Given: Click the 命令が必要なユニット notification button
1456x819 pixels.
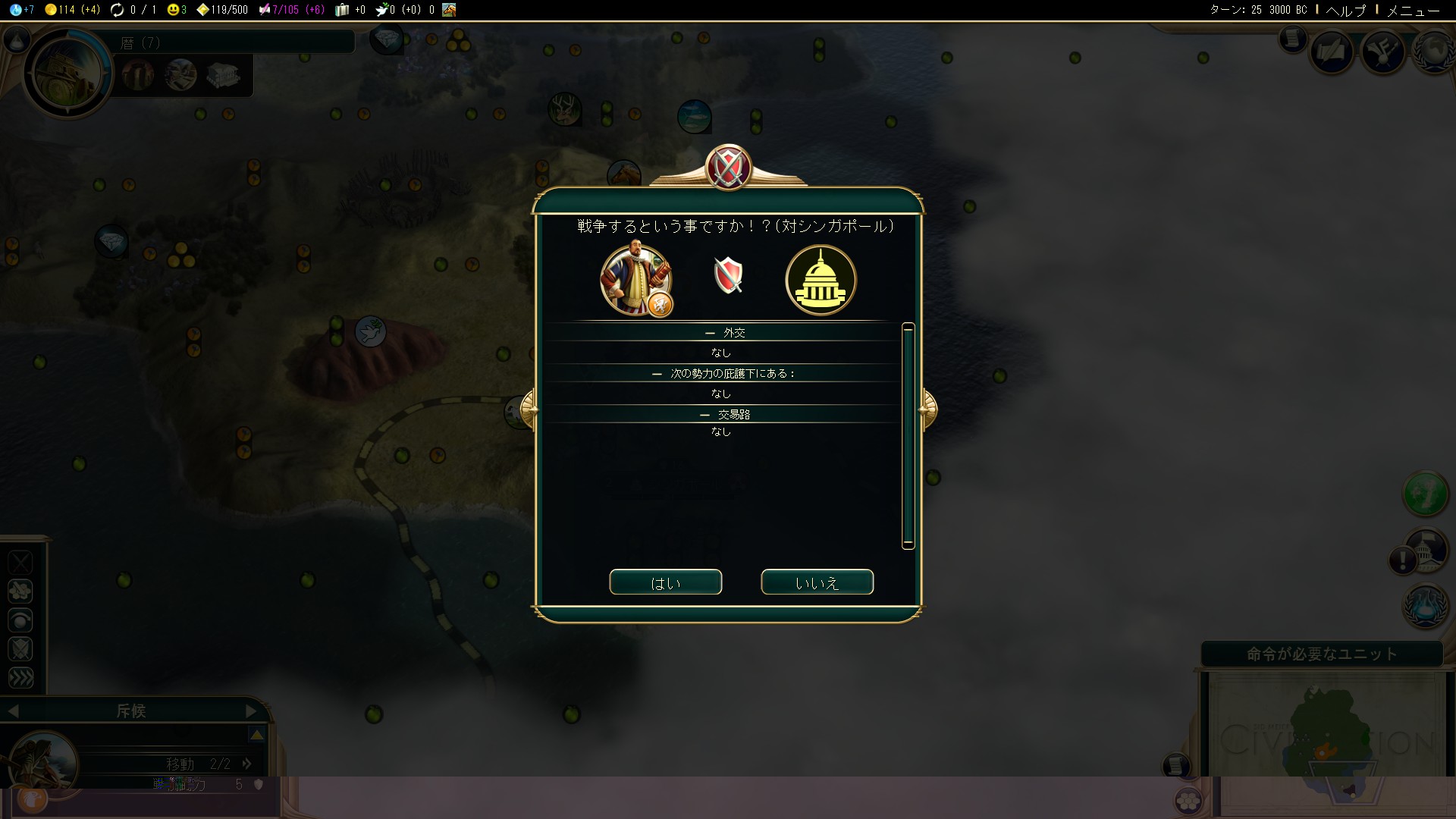Looking at the screenshot, I should click(1321, 654).
